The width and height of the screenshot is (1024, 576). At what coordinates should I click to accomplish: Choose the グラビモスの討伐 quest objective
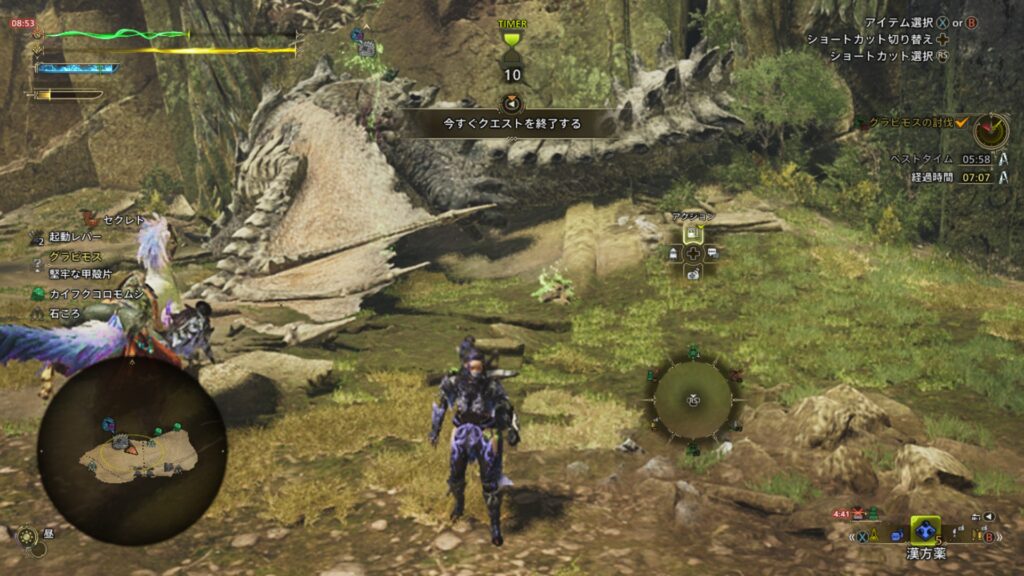910,122
